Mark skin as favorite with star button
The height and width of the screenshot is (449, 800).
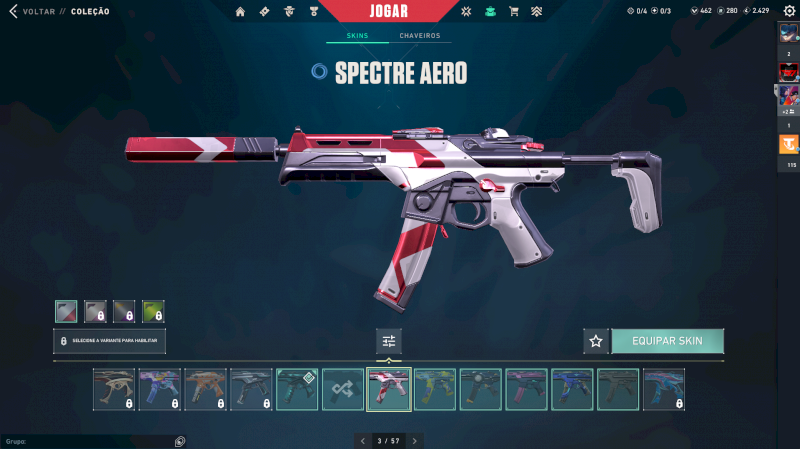click(x=596, y=341)
